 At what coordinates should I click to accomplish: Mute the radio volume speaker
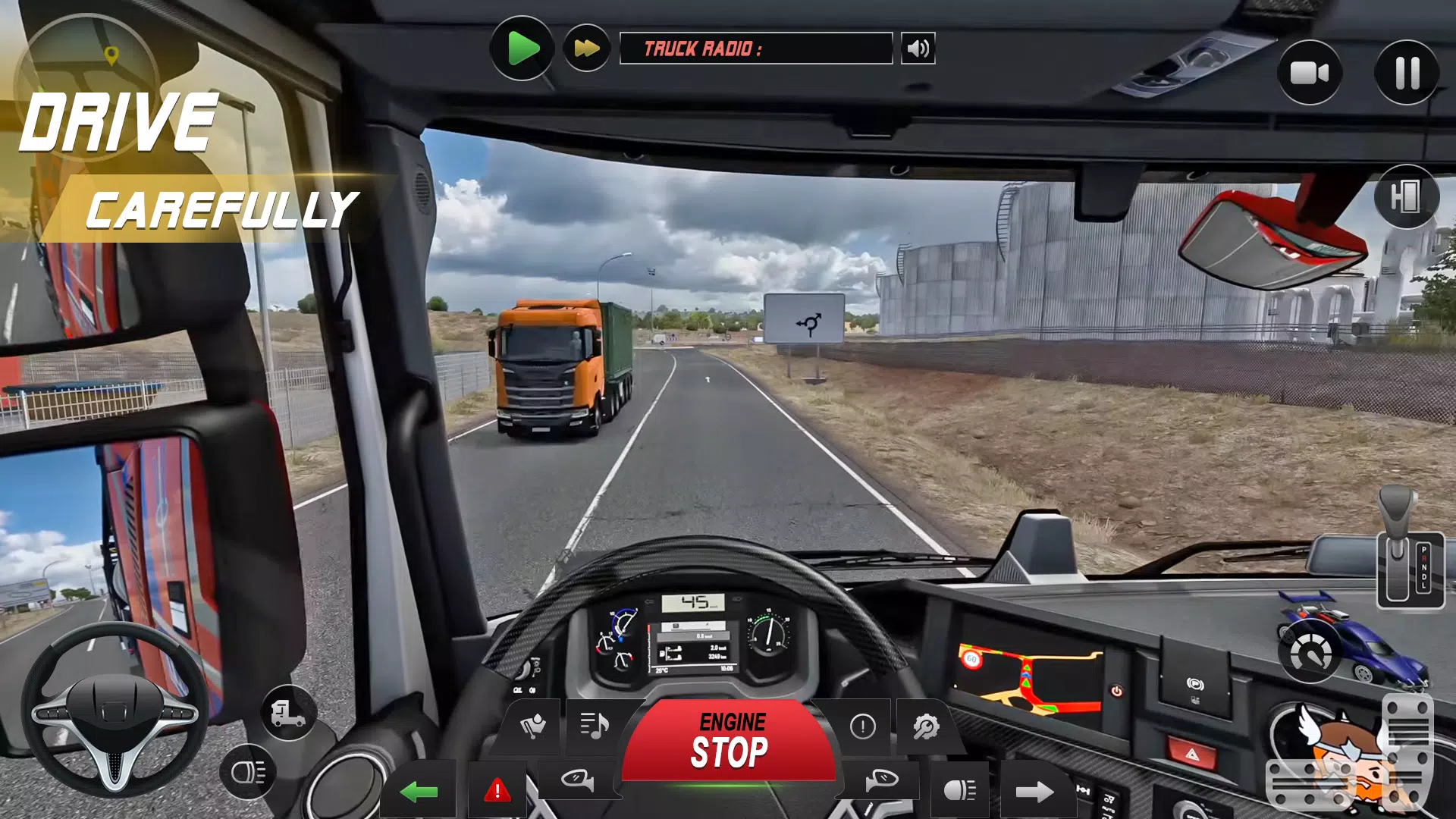pyautogui.click(x=917, y=49)
